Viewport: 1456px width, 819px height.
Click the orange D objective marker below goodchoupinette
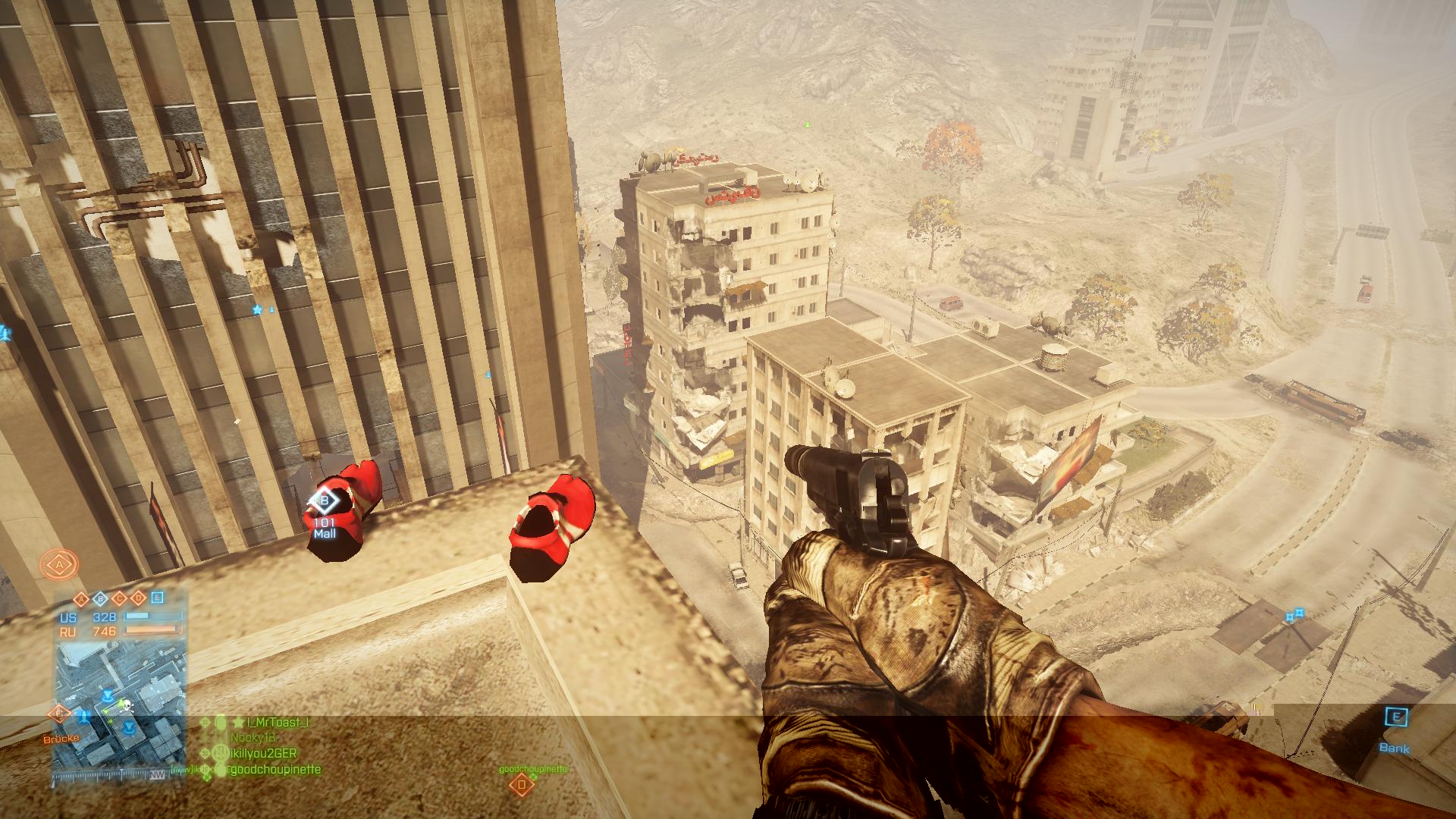(521, 784)
